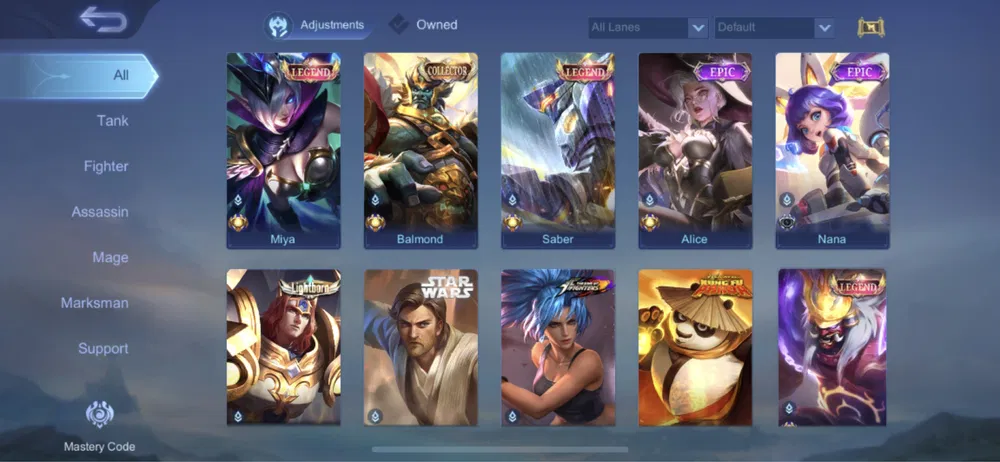Choose the Star Wars skin hero card
The width and height of the screenshot is (1000, 462).
tap(420, 347)
